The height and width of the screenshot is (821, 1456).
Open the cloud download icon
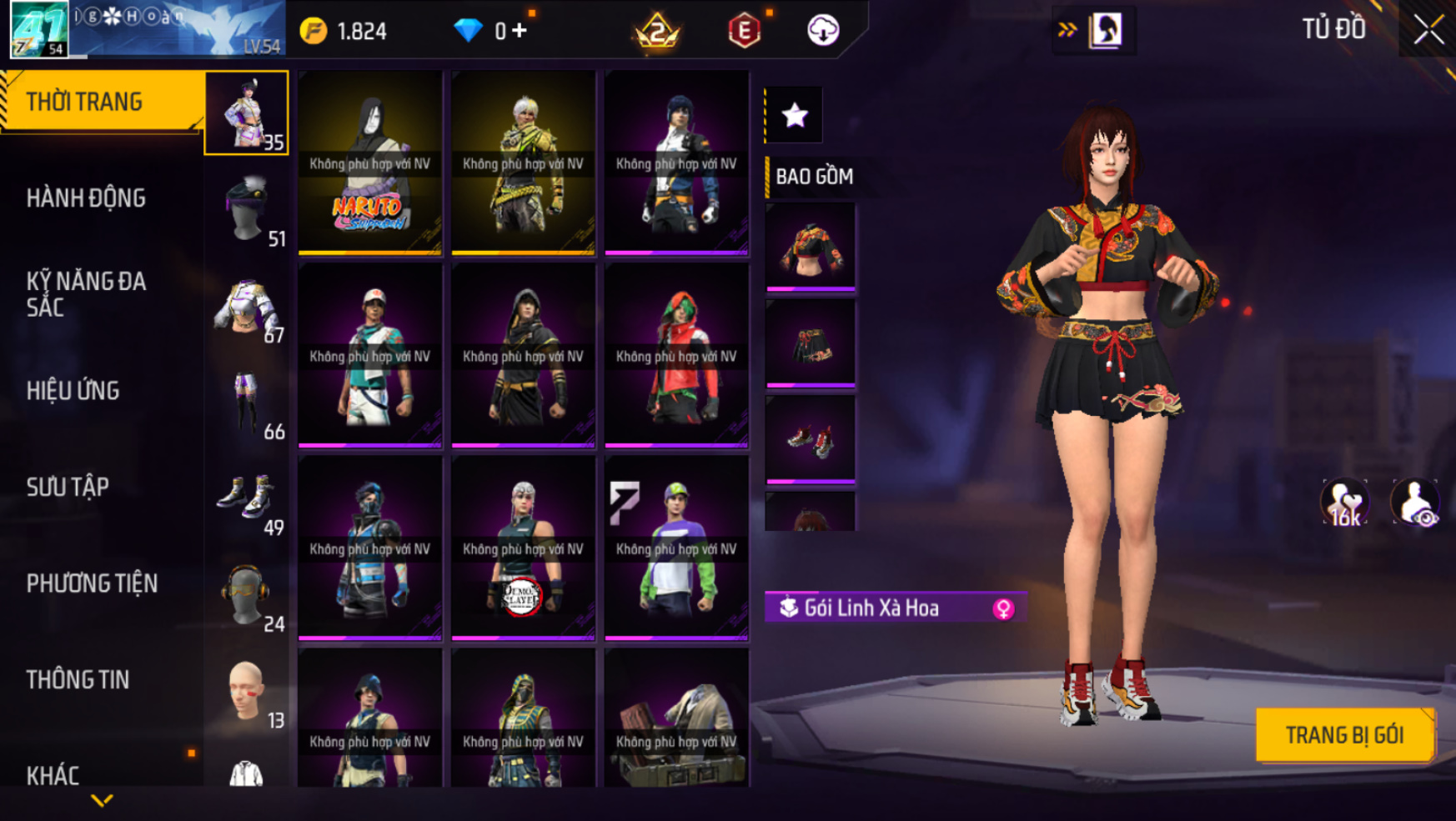click(823, 31)
